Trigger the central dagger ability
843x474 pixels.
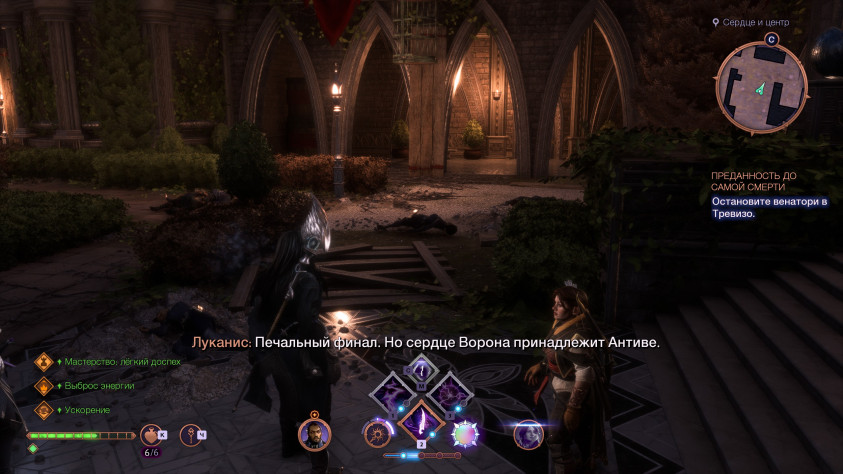coord(421,421)
